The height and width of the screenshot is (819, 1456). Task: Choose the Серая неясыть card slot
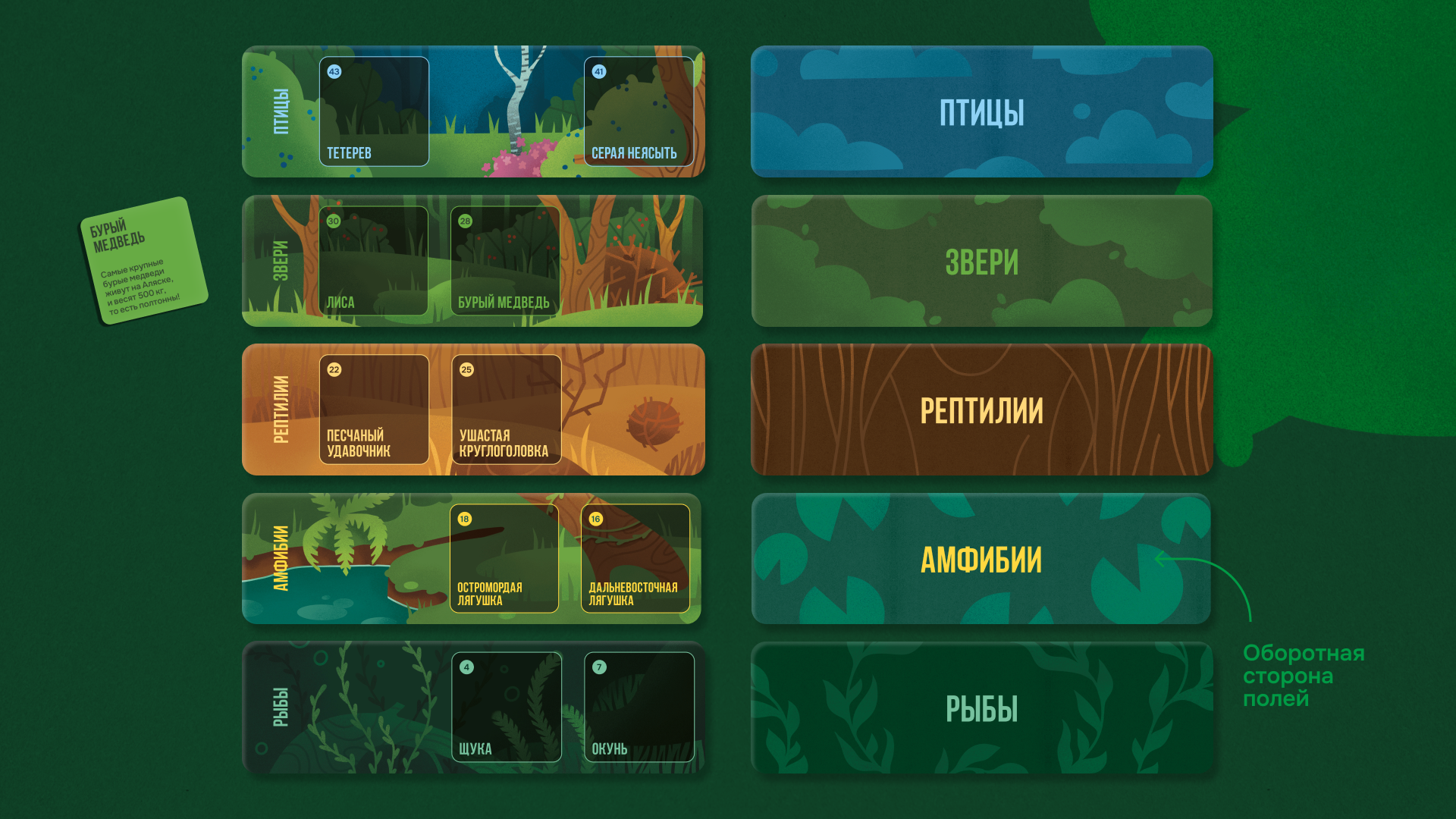pyautogui.click(x=639, y=111)
